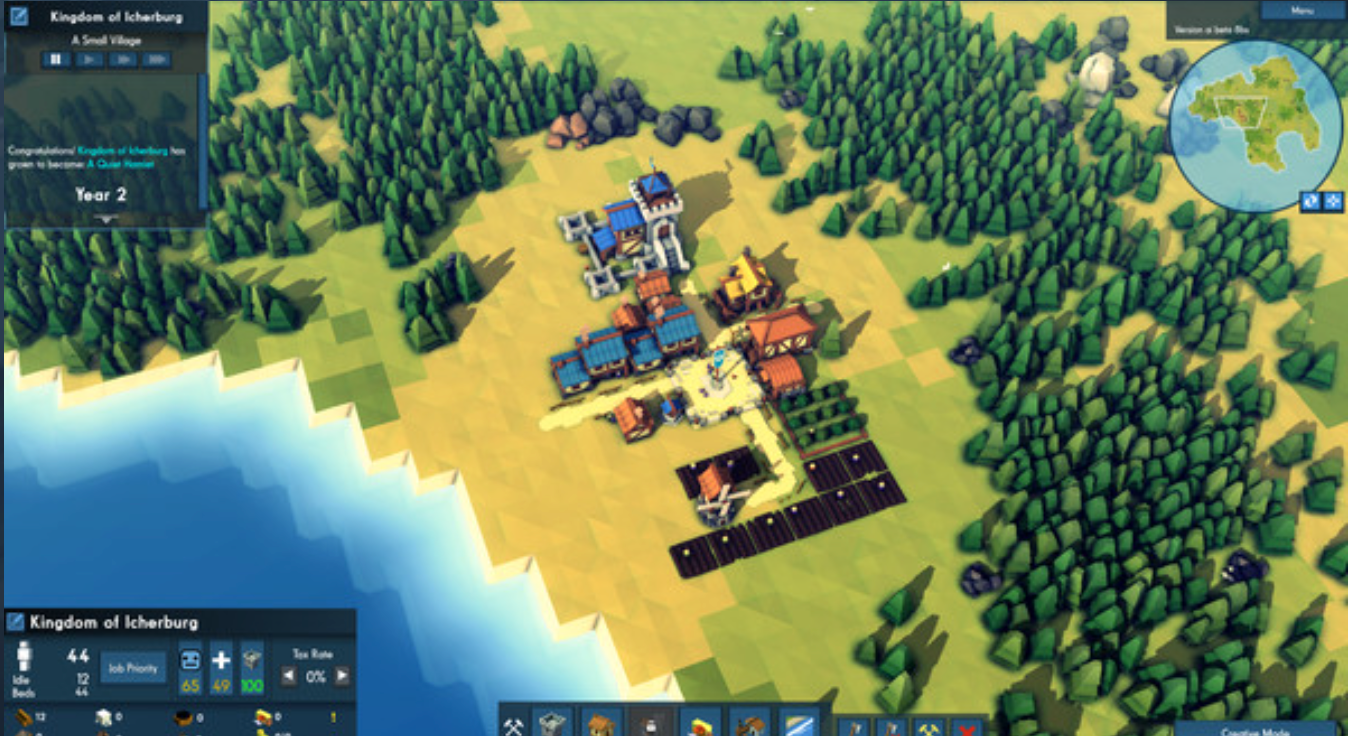Activate the yellow crossed hammers tool
1348x736 pixels.
928,726
